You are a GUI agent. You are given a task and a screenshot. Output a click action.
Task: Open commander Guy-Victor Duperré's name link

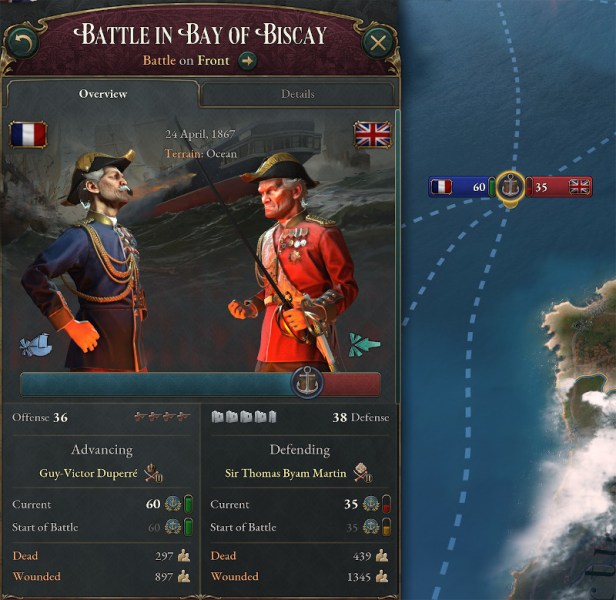coord(89,473)
